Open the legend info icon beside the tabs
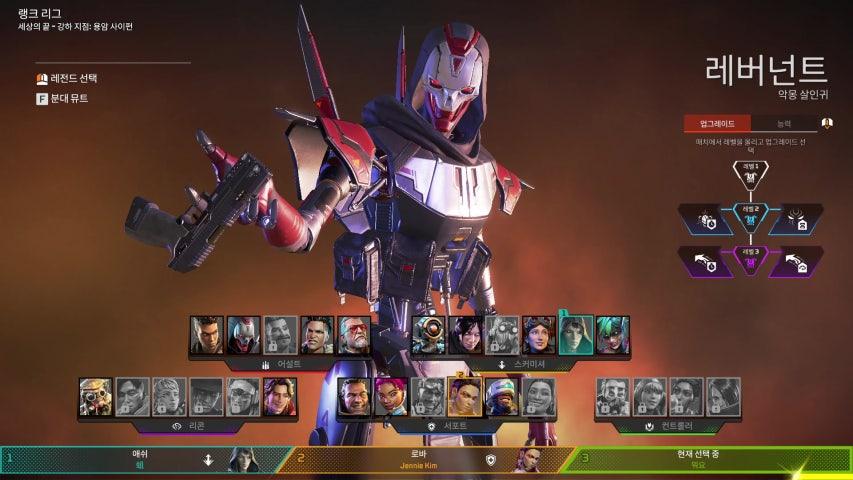The image size is (853, 480). (x=827, y=124)
